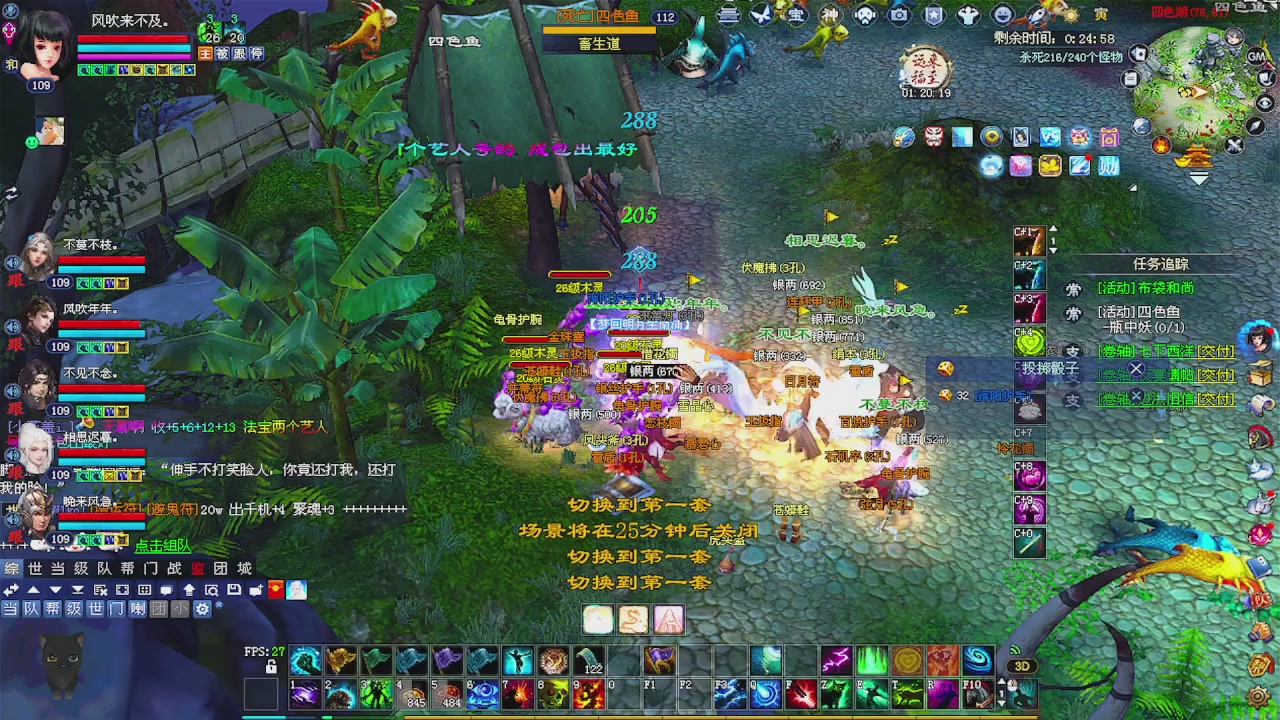Image resolution: width=1280 pixels, height=720 pixels.
Task: Click 交付 to turn in the 七下西洋 scroll quest
Action: [x=1213, y=351]
